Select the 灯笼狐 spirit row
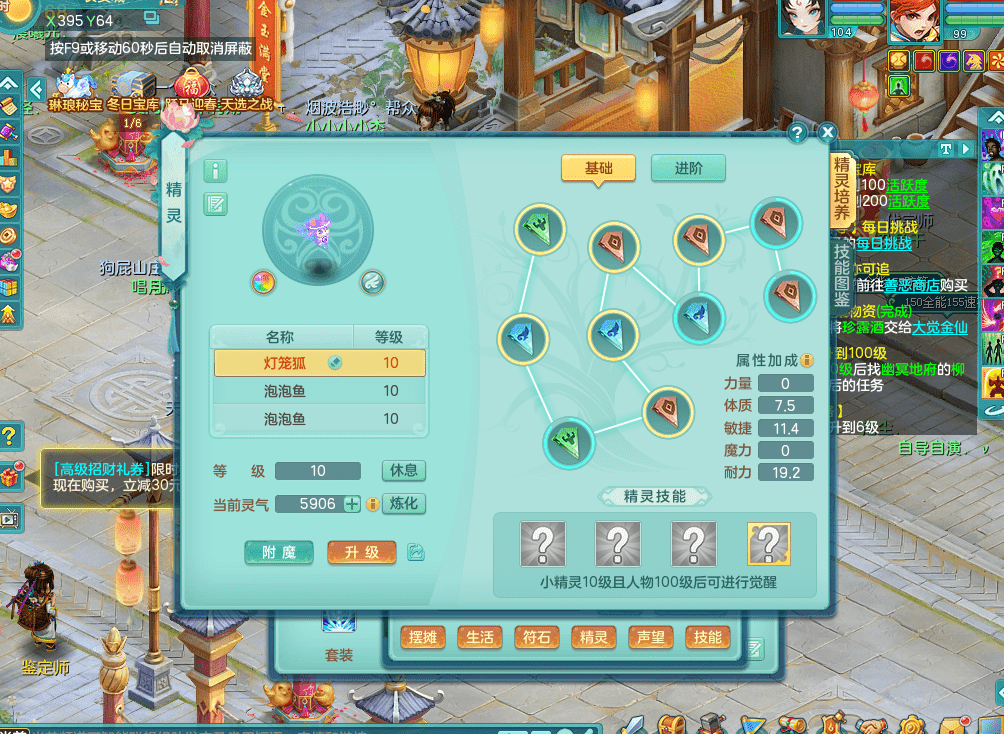Viewport: 1004px width, 734px height. (319, 363)
